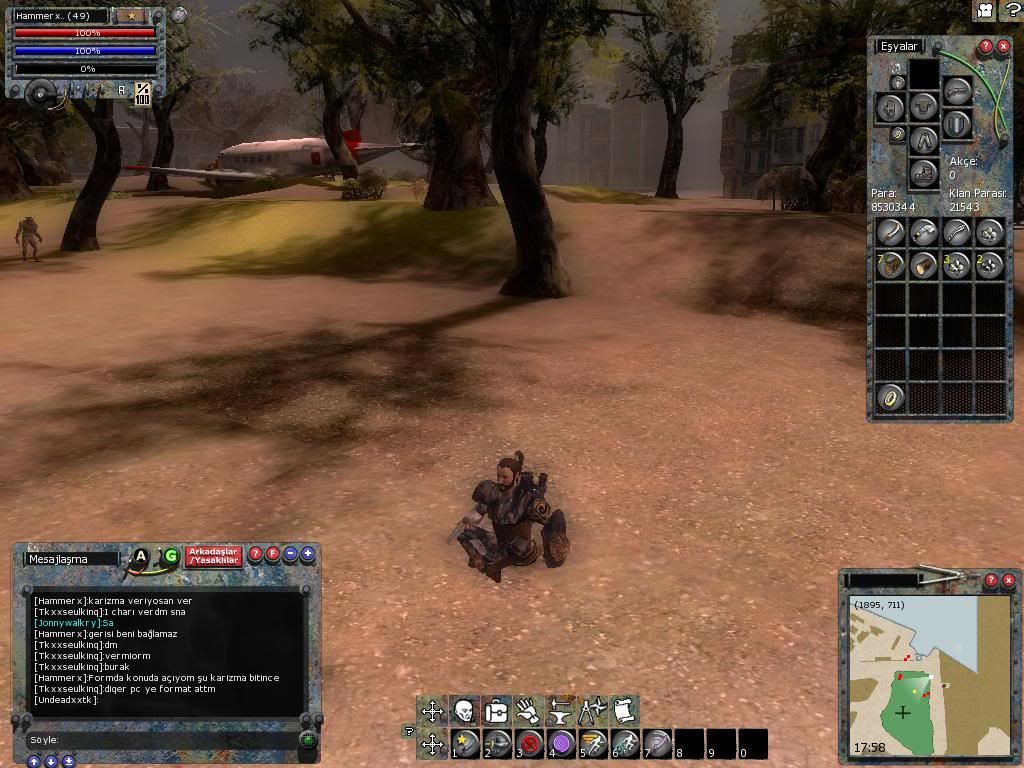Click the rifle weapon equipment slot
Image resolution: width=1024 pixels, height=768 pixels.
coord(957,91)
